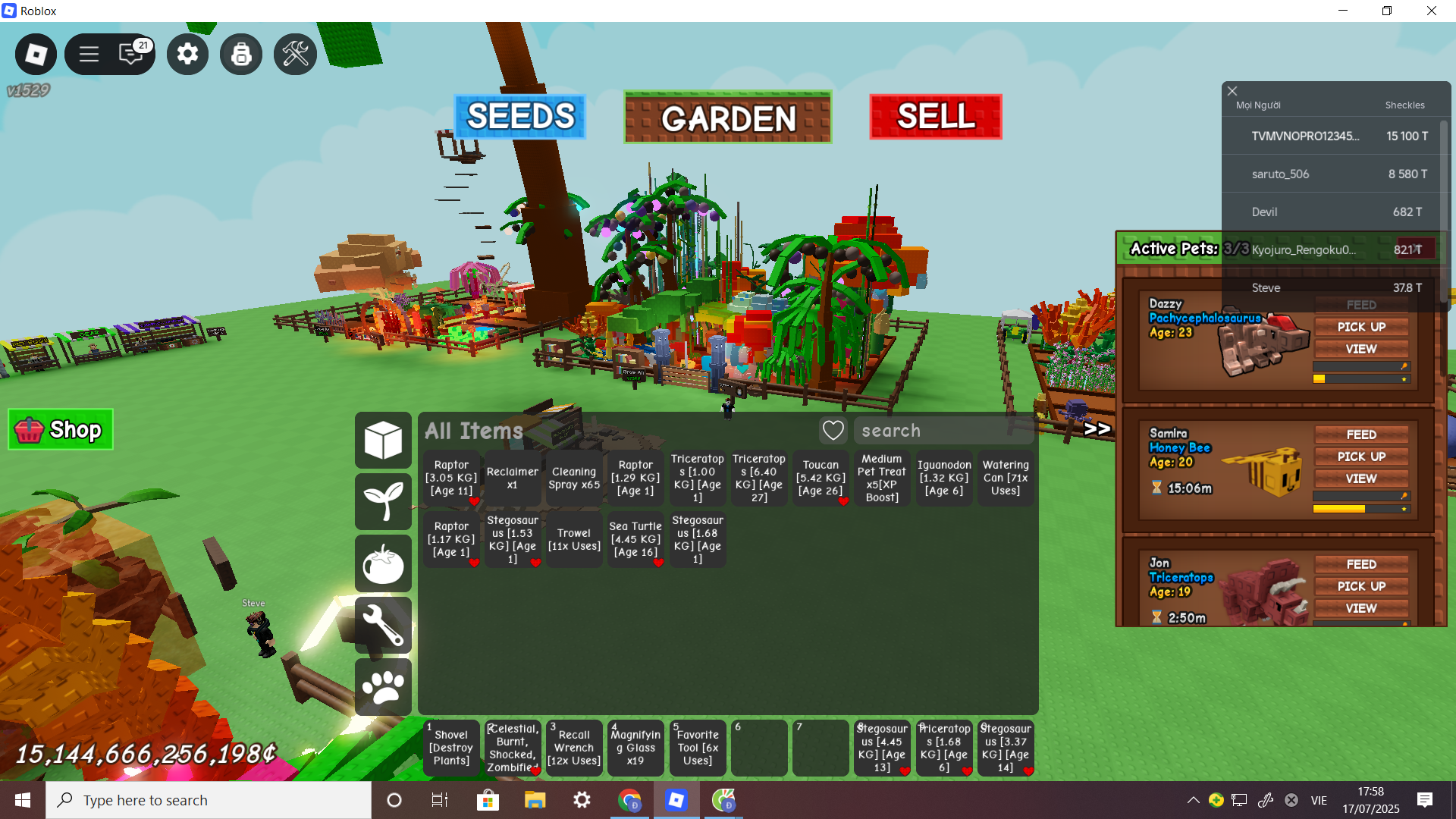Feed Samira the Honey Bee
Image resolution: width=1456 pixels, height=819 pixels.
point(1360,435)
